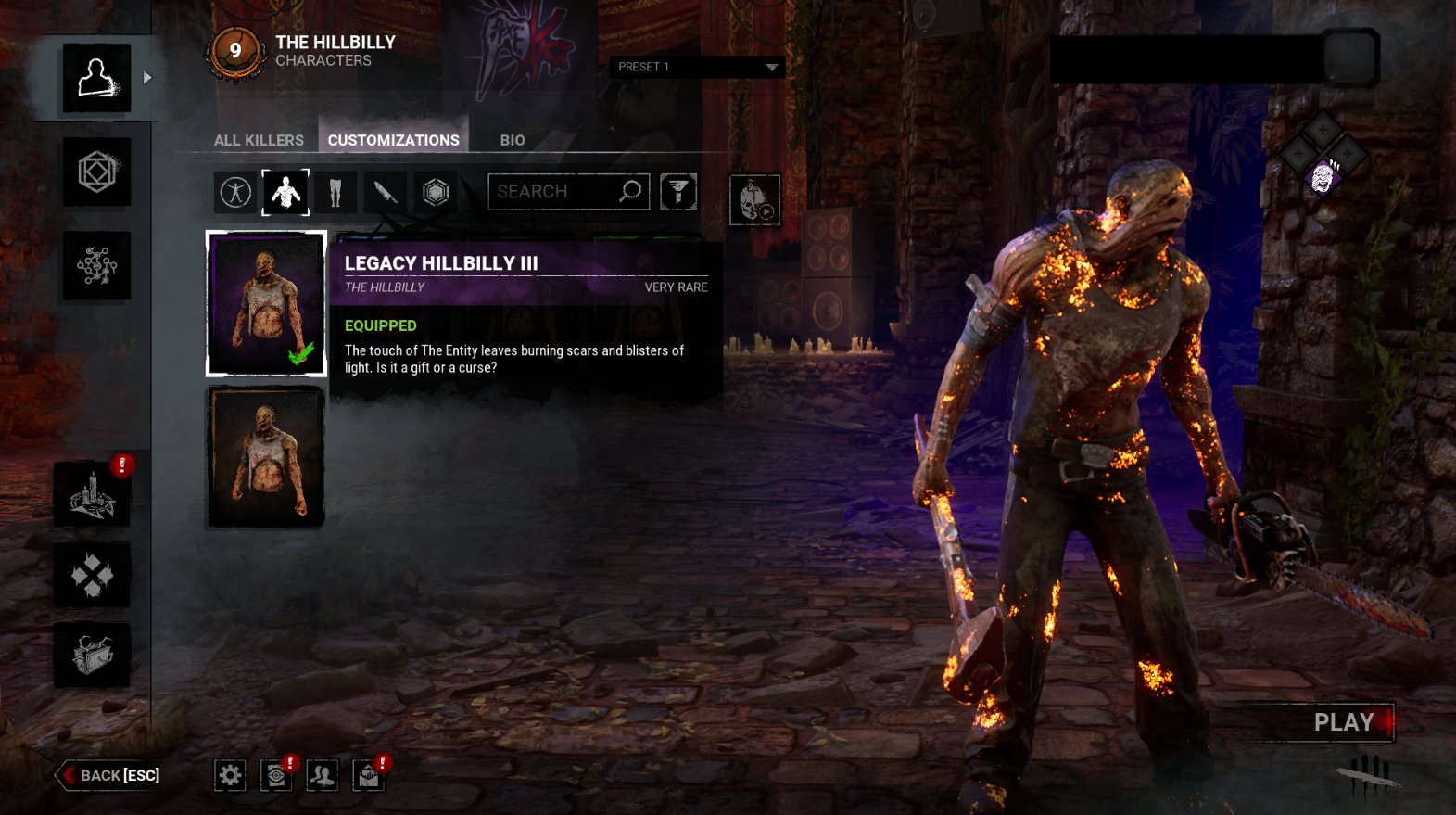Preview the skull mori animation
The height and width of the screenshot is (815, 1456).
click(x=754, y=200)
